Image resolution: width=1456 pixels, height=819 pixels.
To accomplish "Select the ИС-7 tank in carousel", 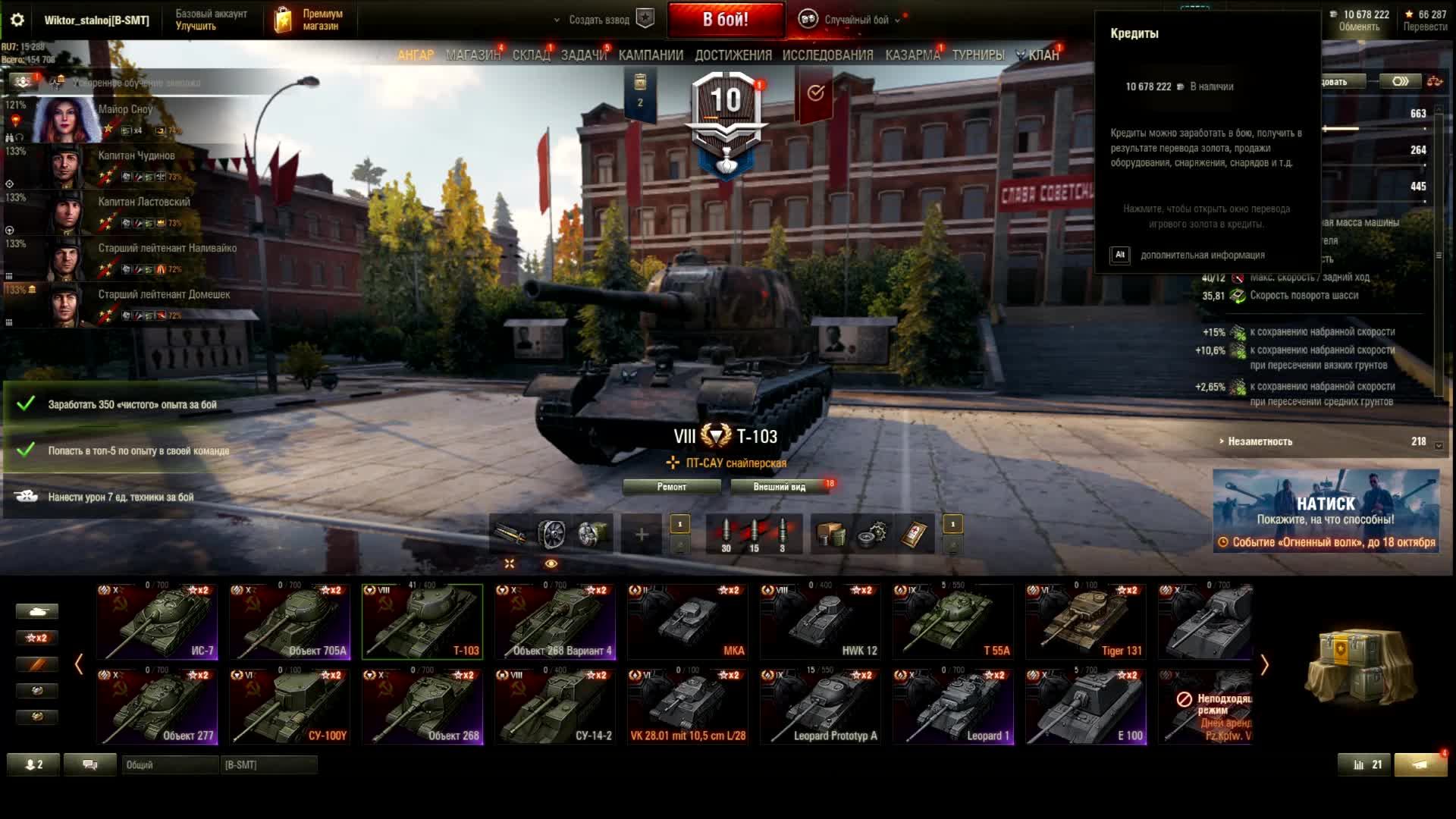I will click(x=157, y=621).
